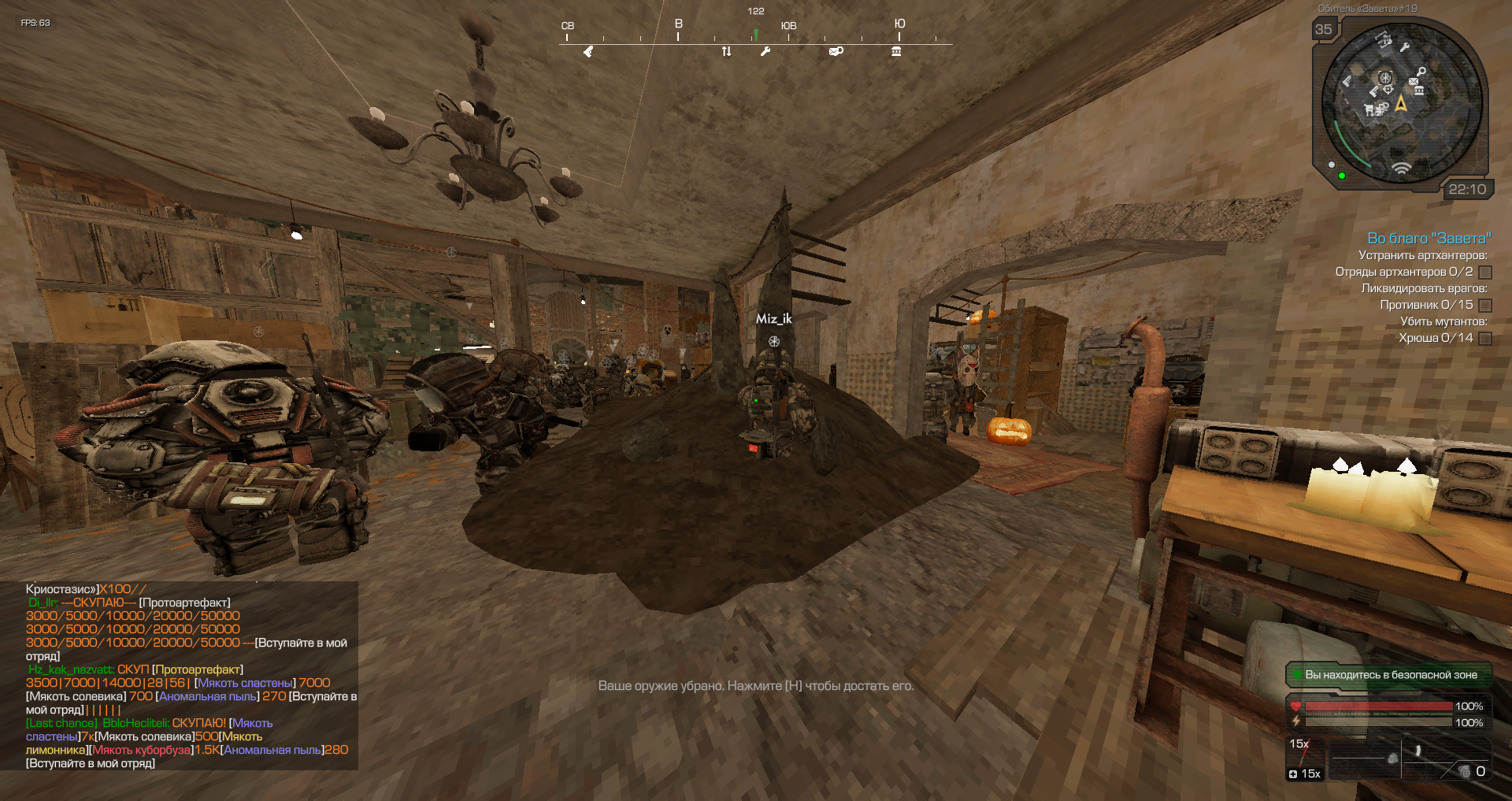Select the medkit 15x quick slot
Viewport: 1512px width, 801px height.
click(1304, 774)
